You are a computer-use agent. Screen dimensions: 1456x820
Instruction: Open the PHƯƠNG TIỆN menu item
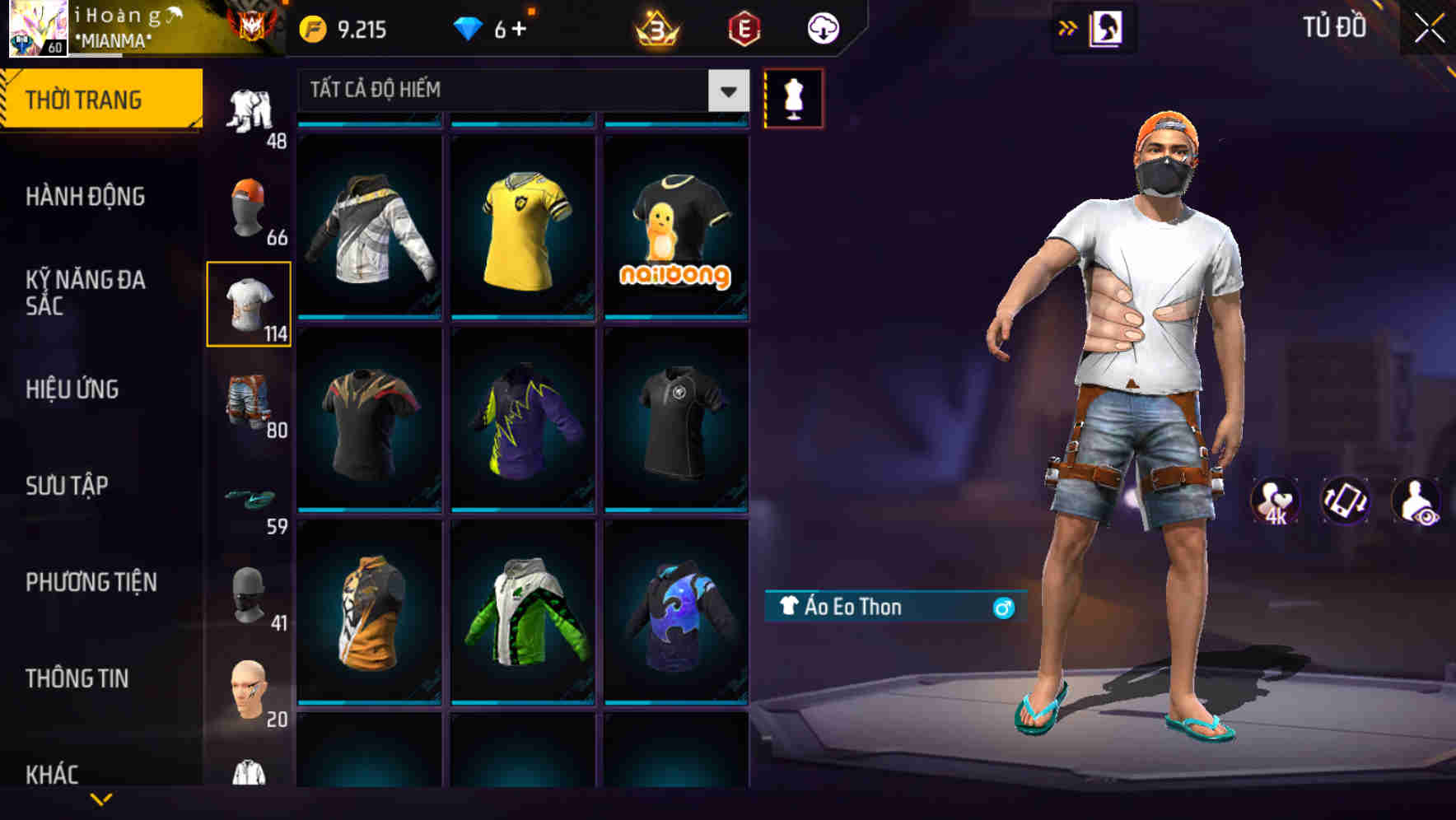91,581
